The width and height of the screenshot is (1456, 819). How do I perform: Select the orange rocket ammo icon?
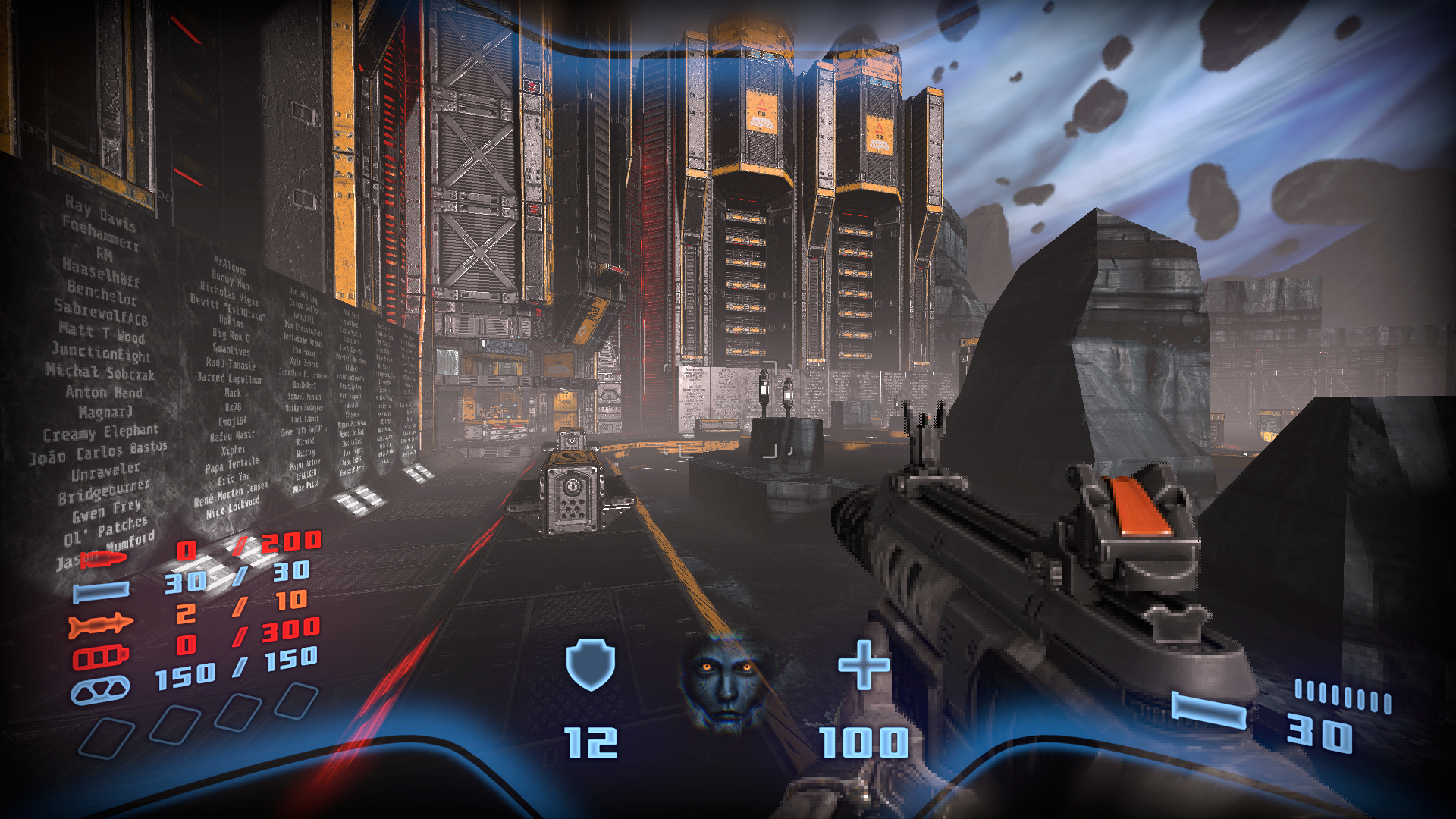(x=100, y=625)
